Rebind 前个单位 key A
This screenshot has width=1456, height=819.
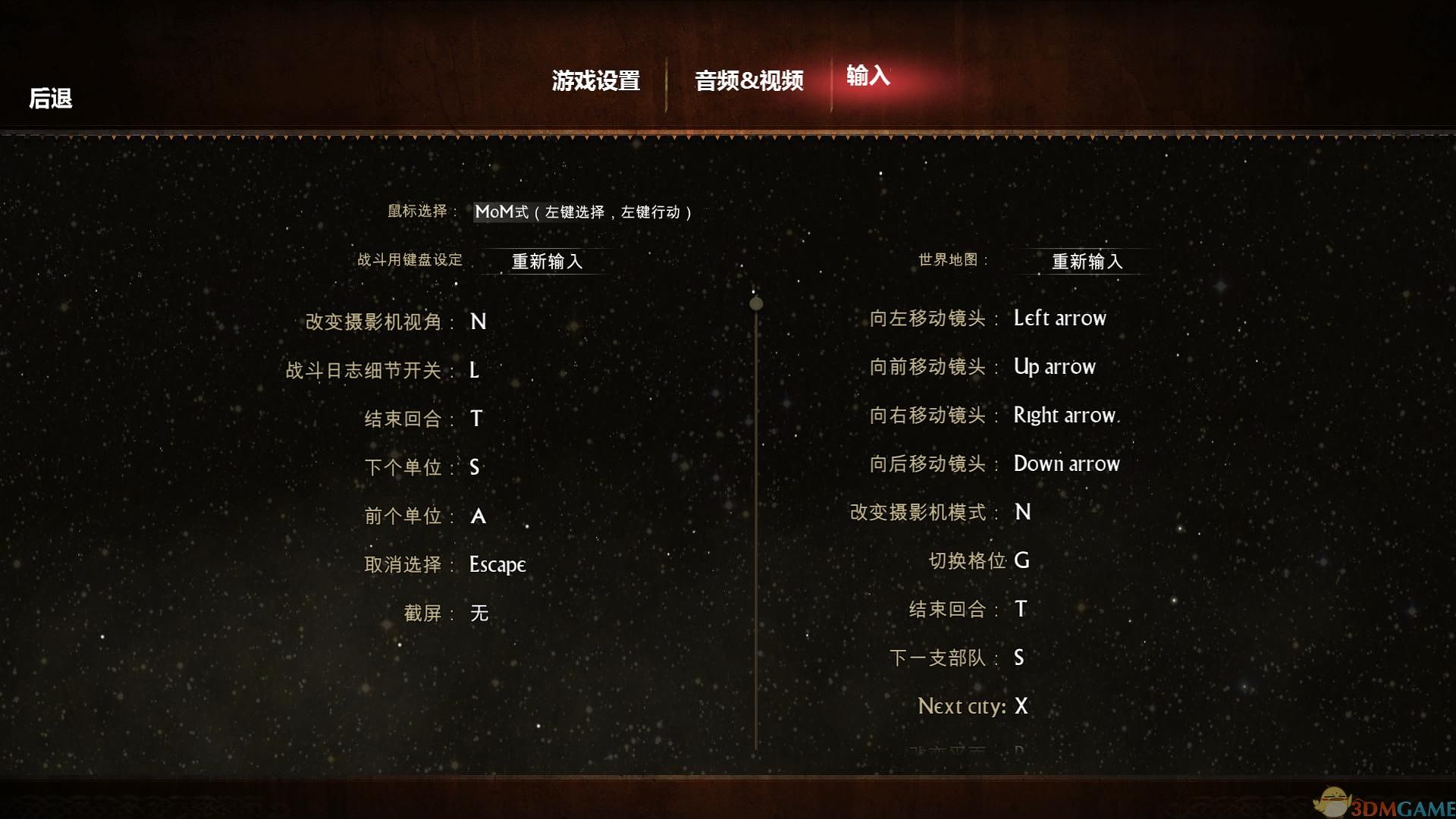point(479,516)
